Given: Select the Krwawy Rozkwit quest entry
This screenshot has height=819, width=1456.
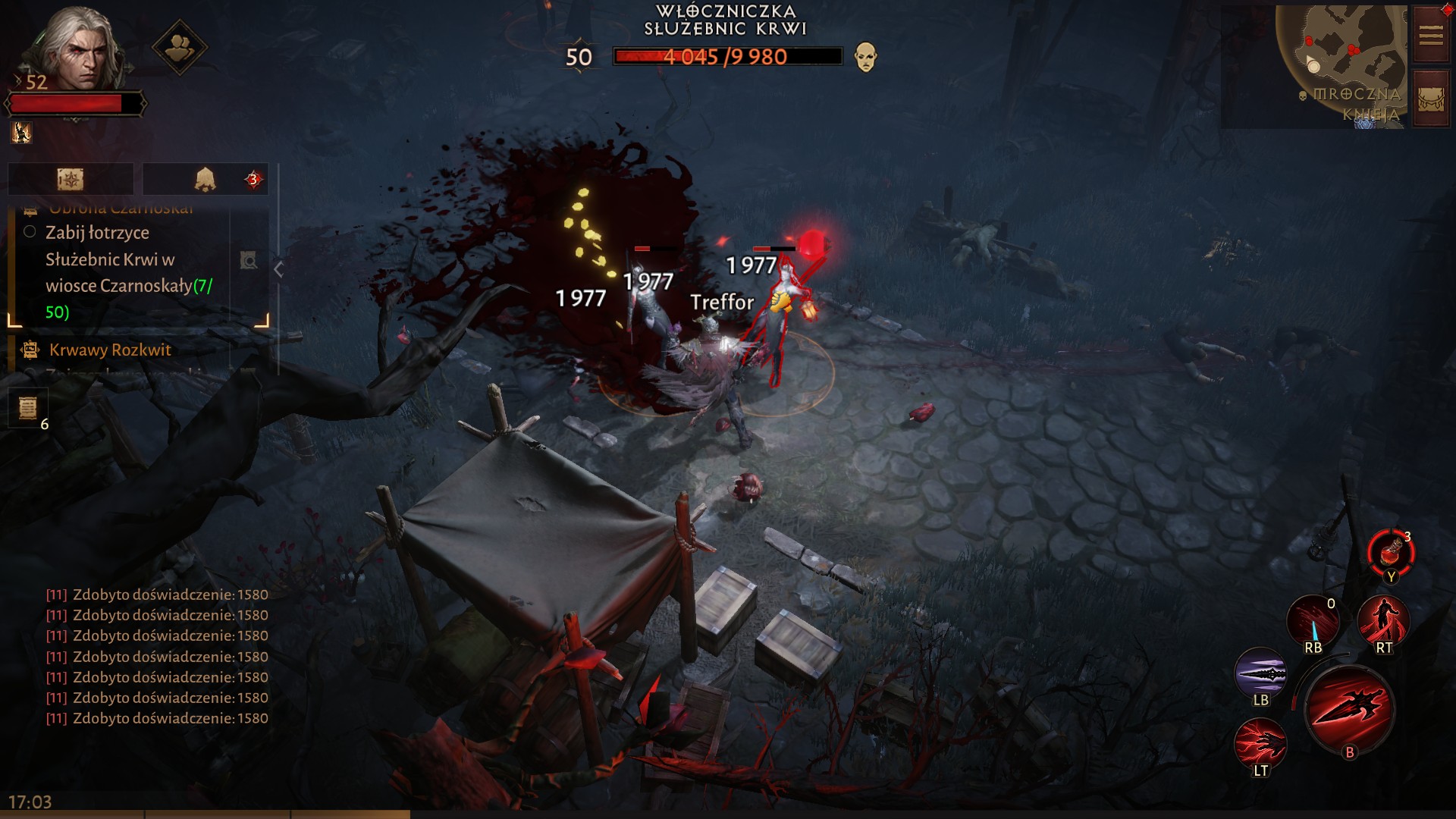Looking at the screenshot, I should (x=110, y=350).
